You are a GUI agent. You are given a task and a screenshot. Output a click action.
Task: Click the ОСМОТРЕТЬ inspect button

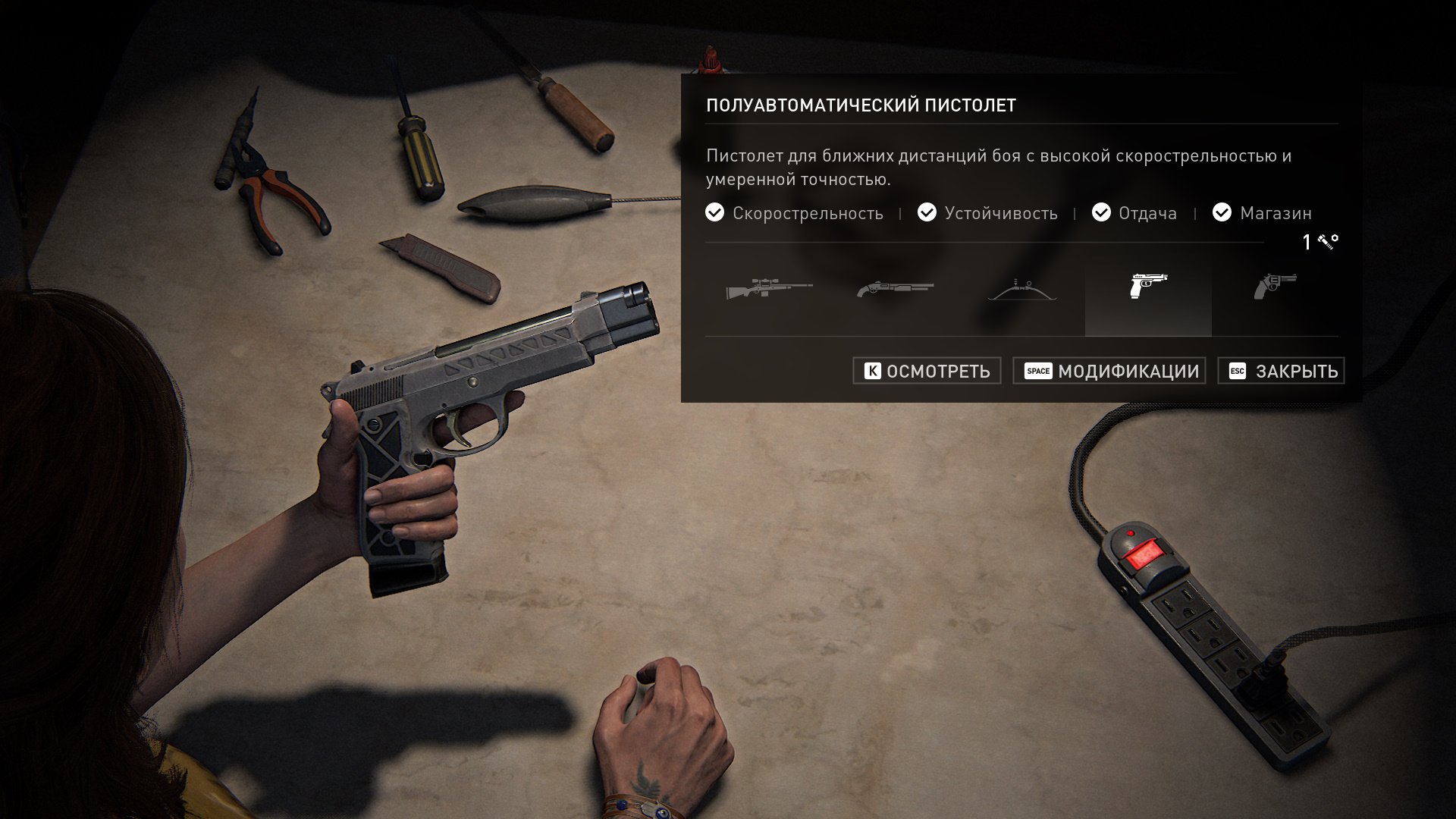tap(927, 371)
